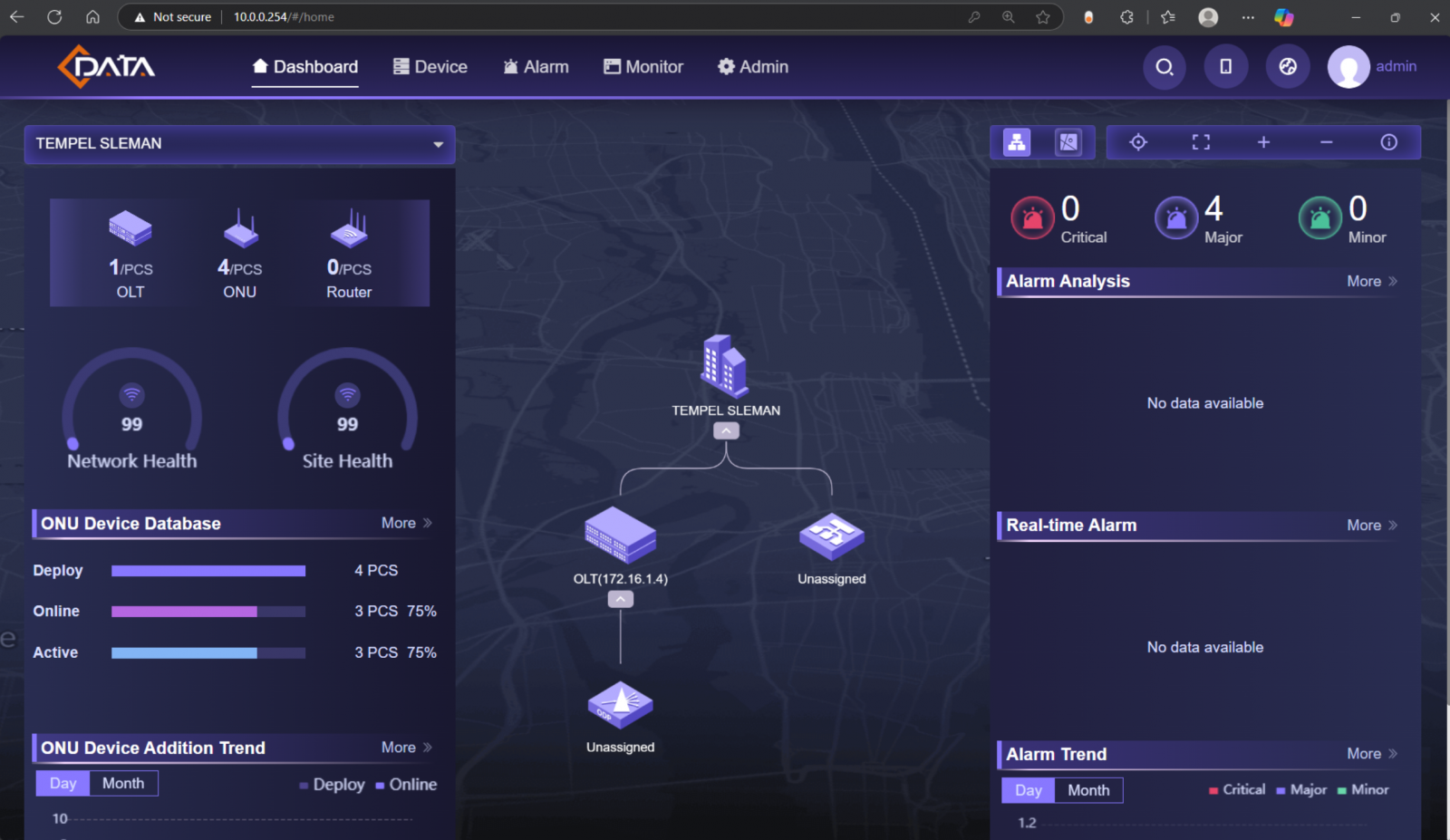This screenshot has height=840, width=1450.
Task: Open More in Alarm Analysis
Action: click(1364, 281)
